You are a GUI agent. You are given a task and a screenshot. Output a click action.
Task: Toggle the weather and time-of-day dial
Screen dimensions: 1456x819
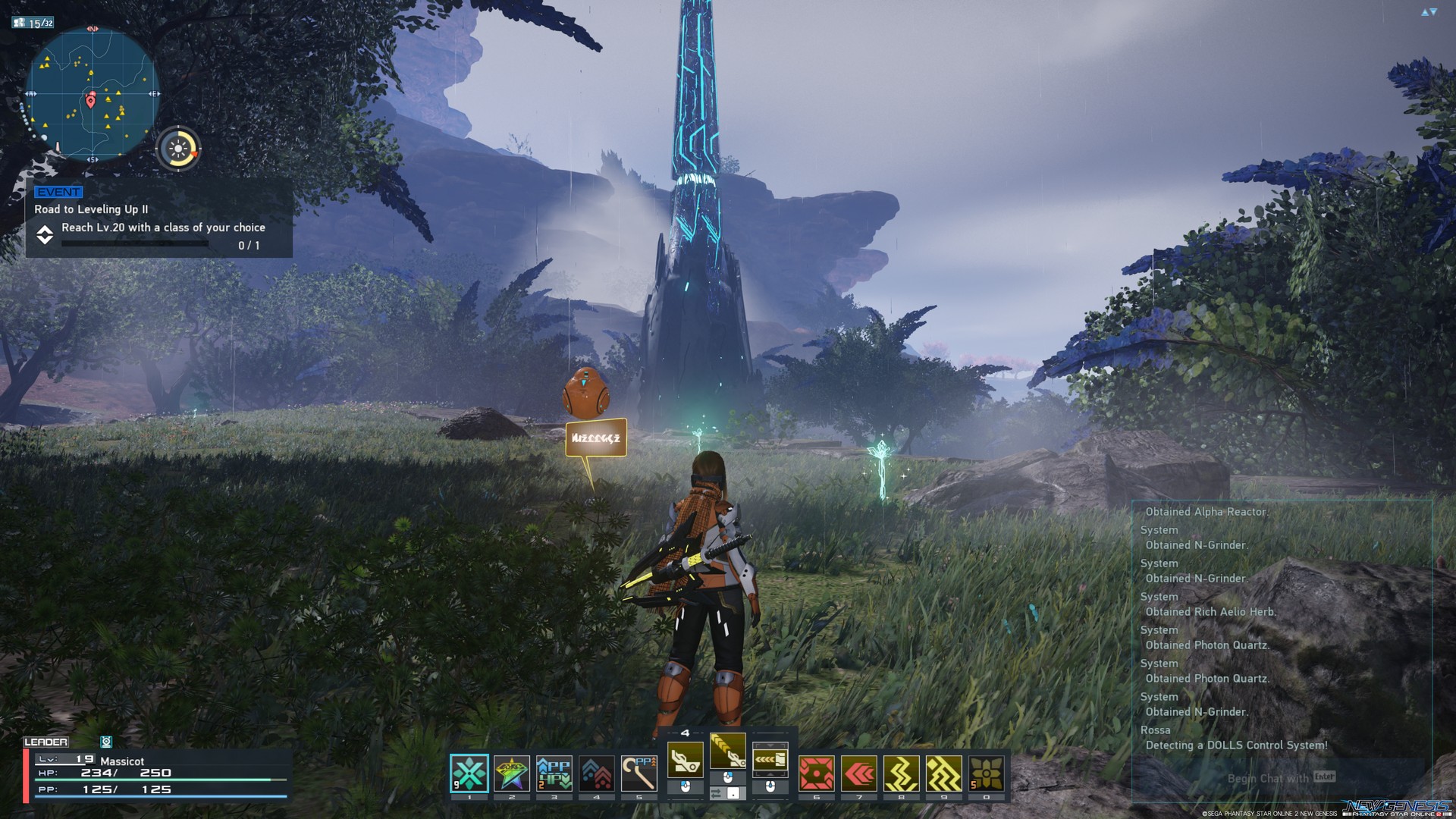(x=179, y=147)
